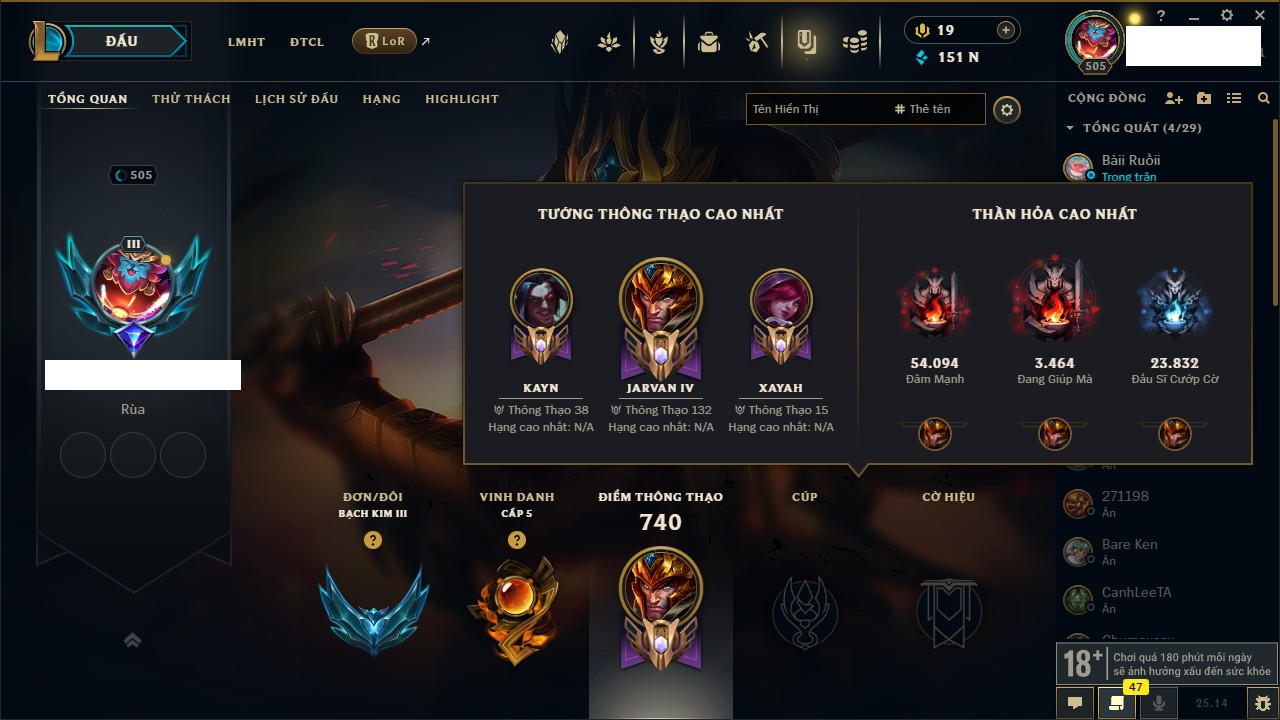The width and height of the screenshot is (1280, 720).
Task: Click the Tên Hiển Thị search field
Action: click(815, 109)
